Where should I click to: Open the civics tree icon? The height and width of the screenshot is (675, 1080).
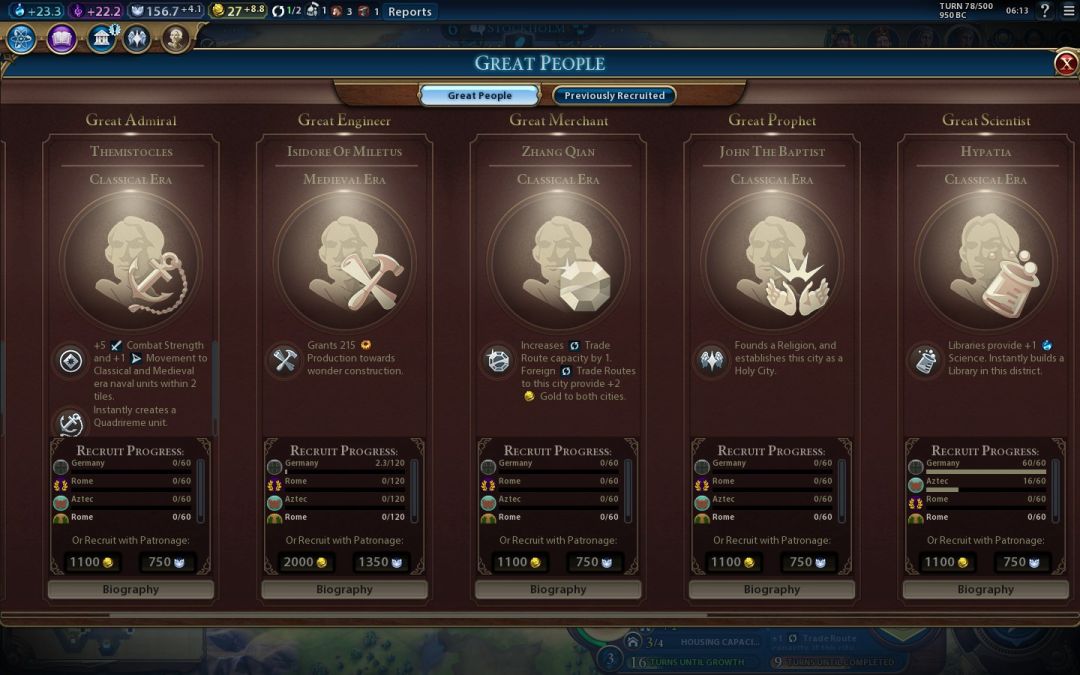coord(61,39)
